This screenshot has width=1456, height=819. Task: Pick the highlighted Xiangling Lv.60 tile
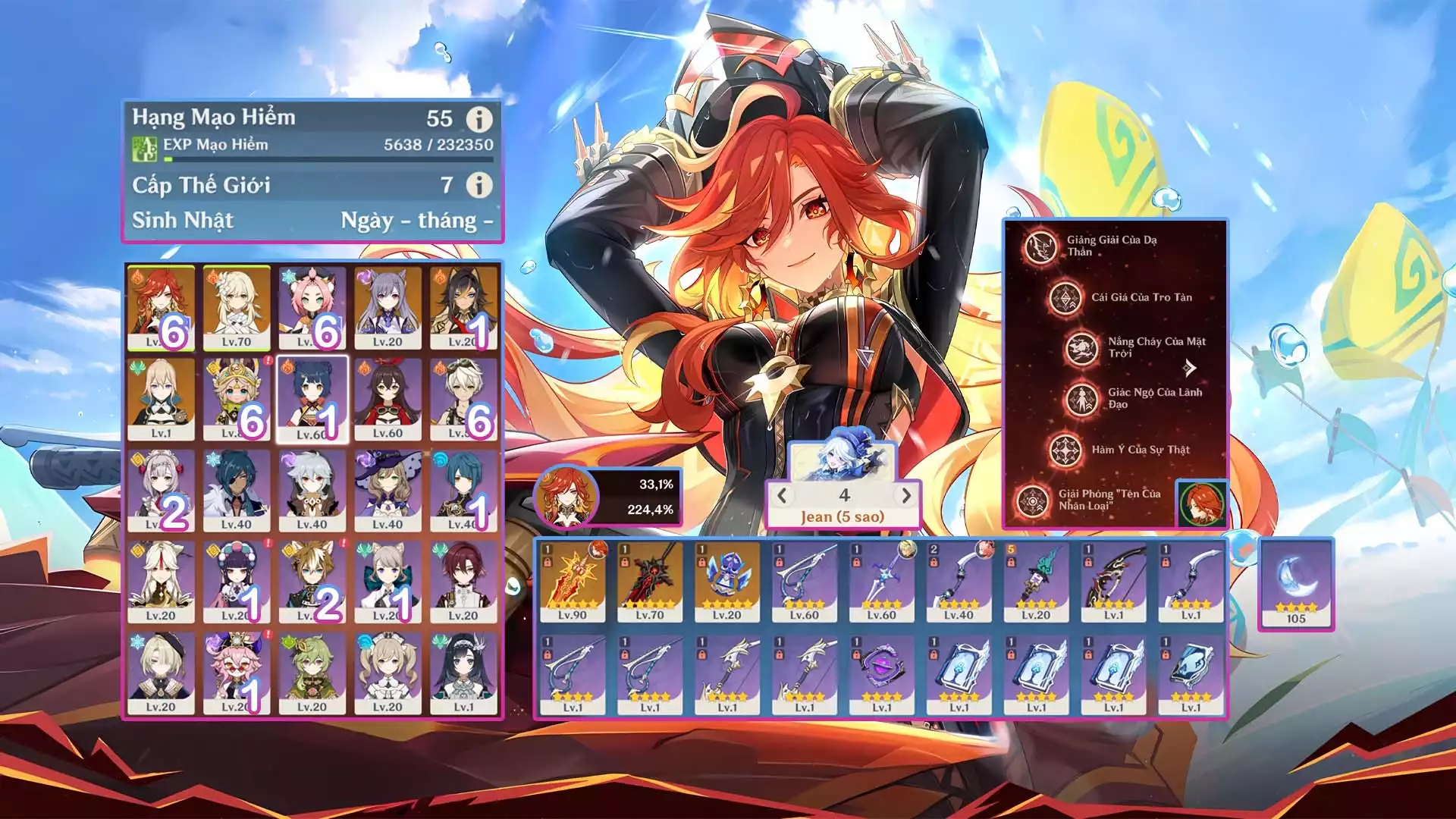[x=312, y=399]
